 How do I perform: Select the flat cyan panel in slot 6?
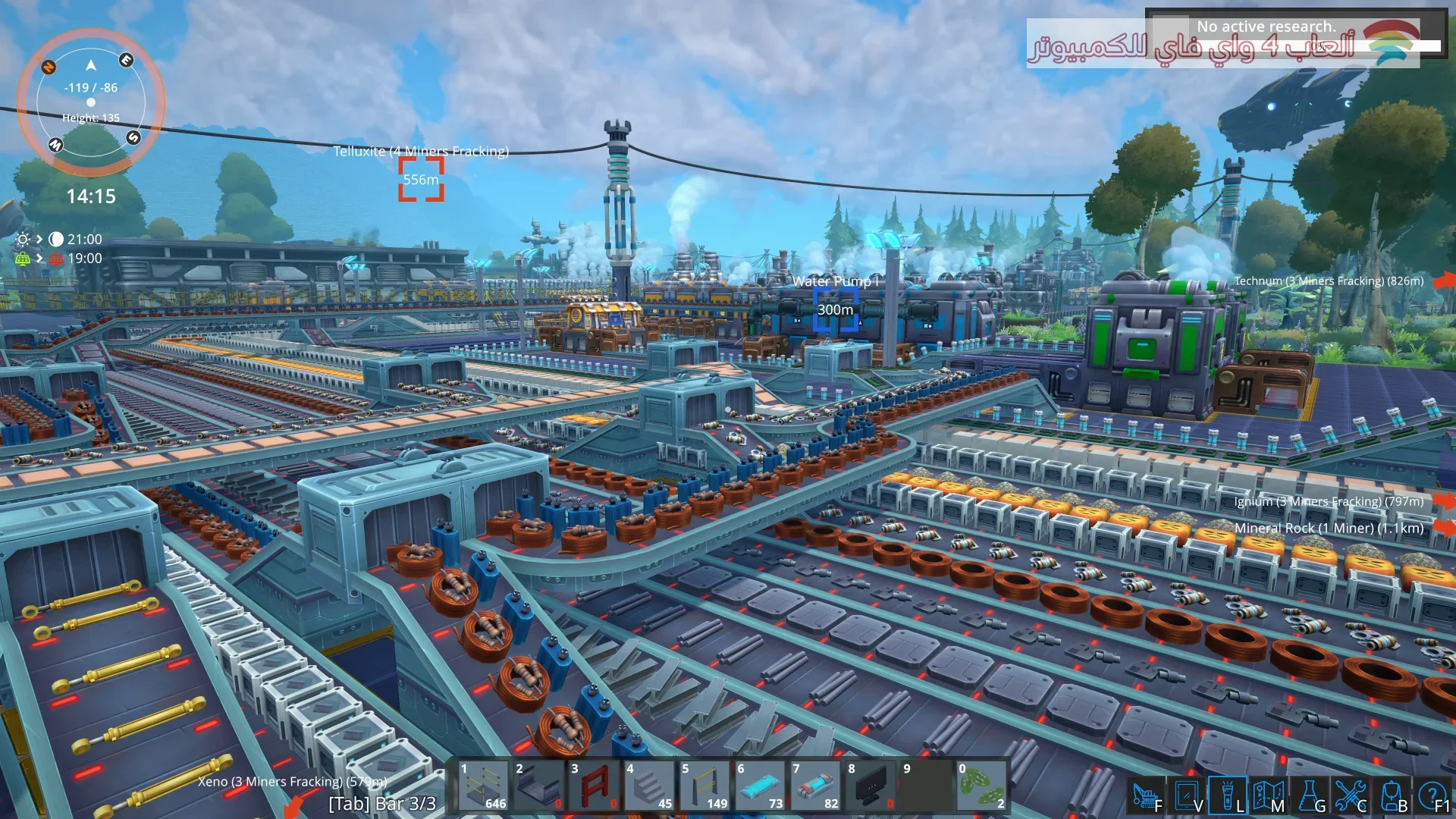(x=760, y=786)
